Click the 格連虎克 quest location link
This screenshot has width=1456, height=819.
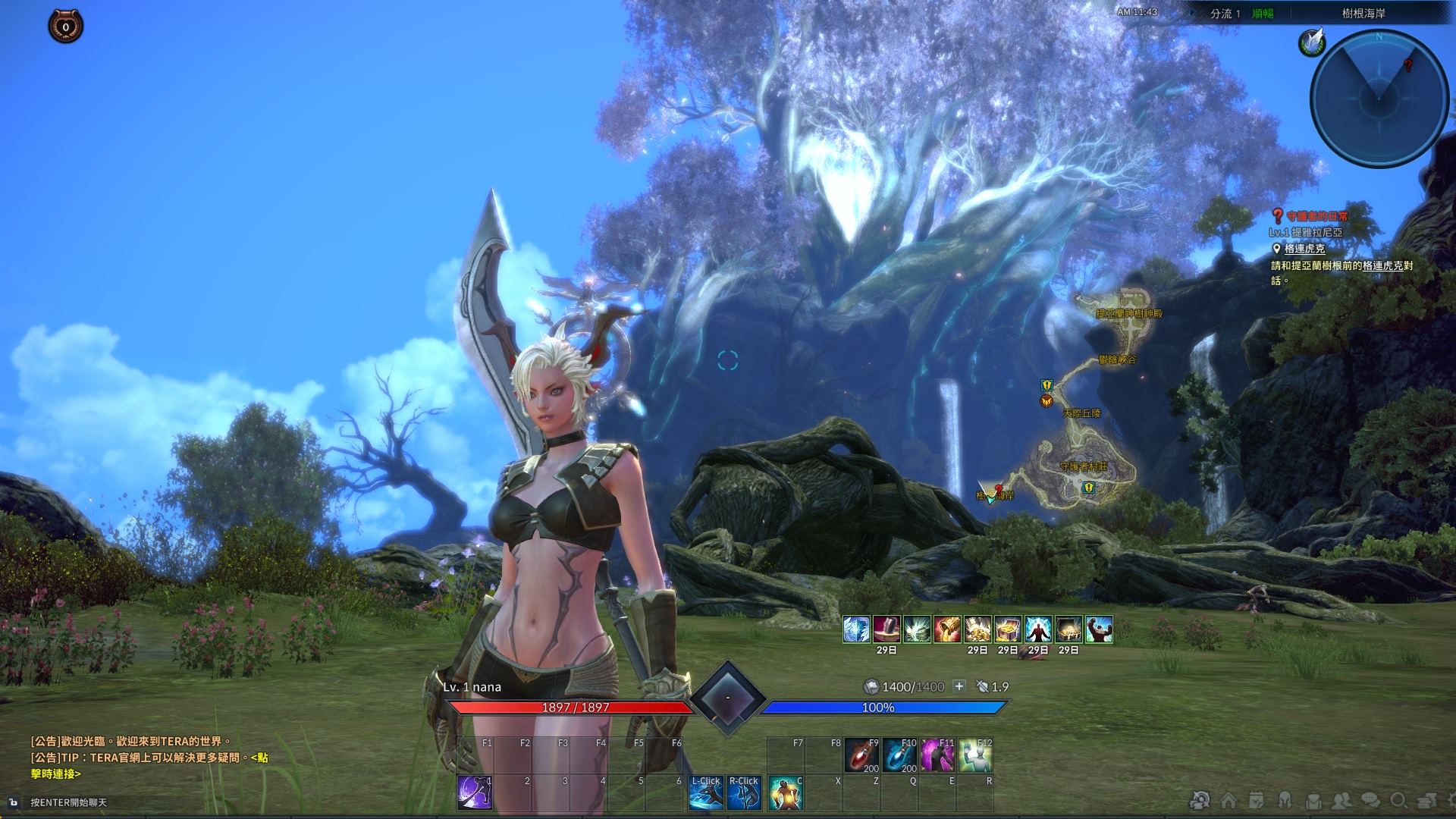[1304, 249]
